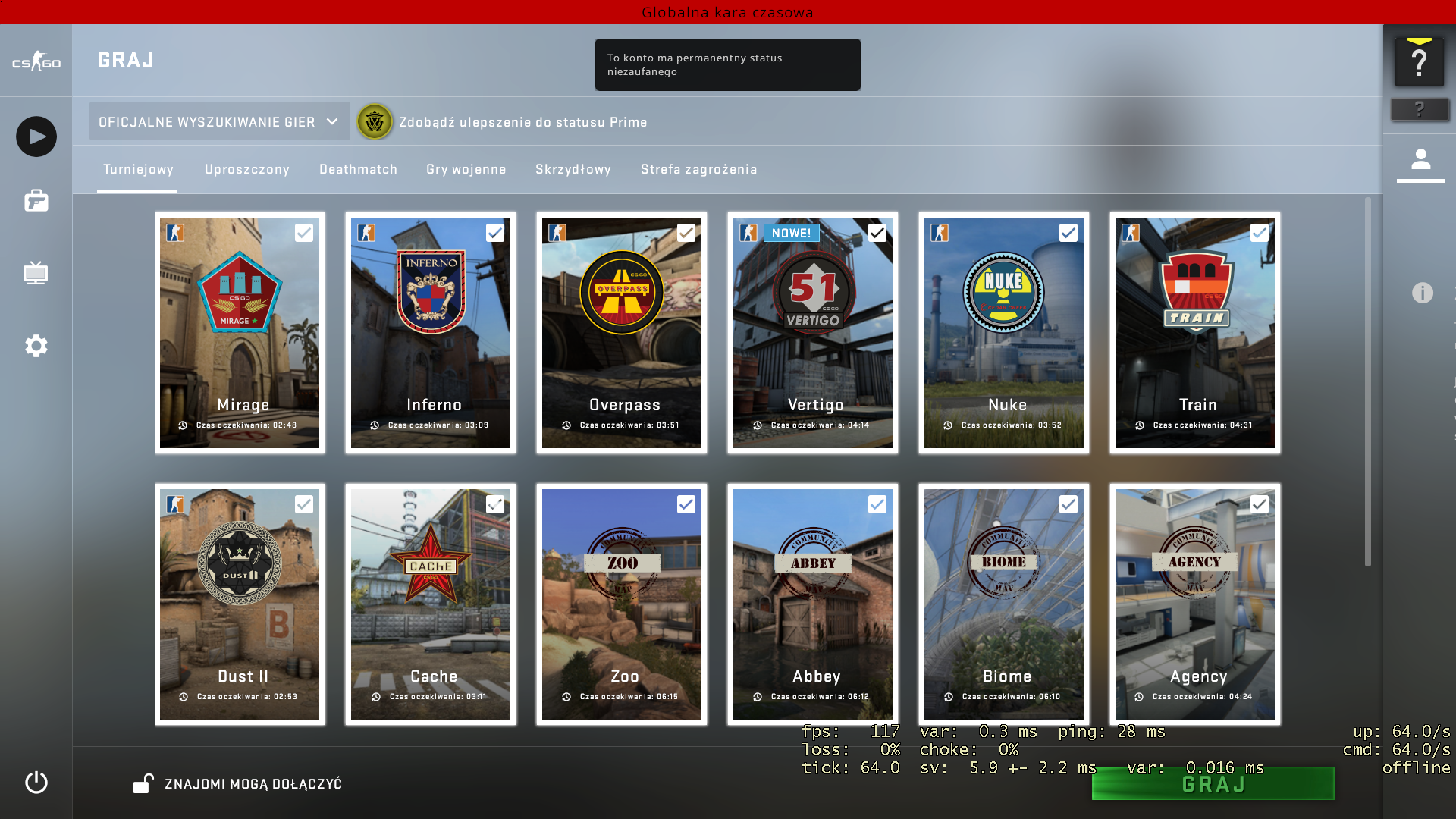Open the settings gear icon
The image size is (1456, 819).
pos(35,346)
